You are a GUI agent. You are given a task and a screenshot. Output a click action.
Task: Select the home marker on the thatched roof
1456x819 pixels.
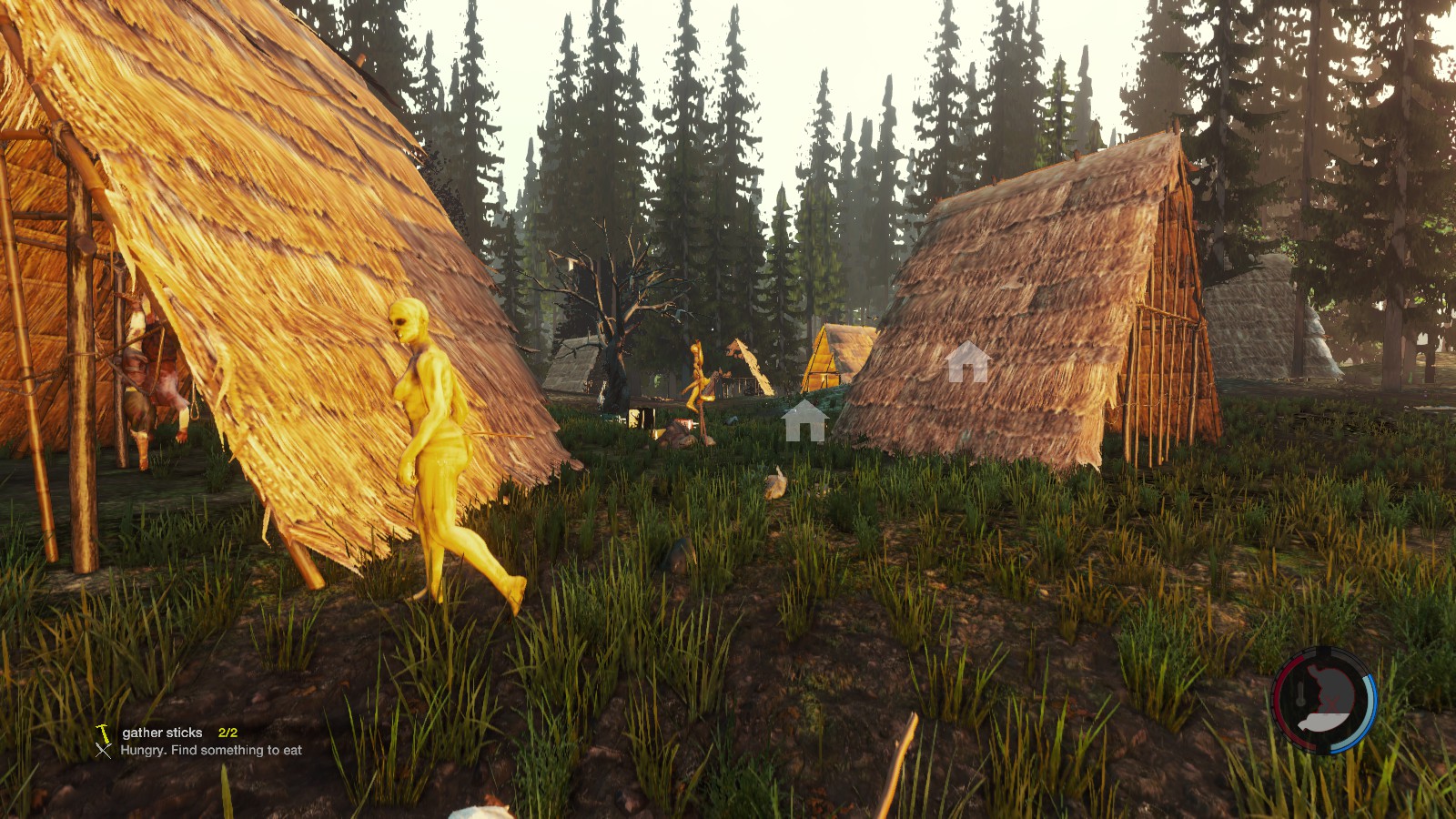point(966,362)
